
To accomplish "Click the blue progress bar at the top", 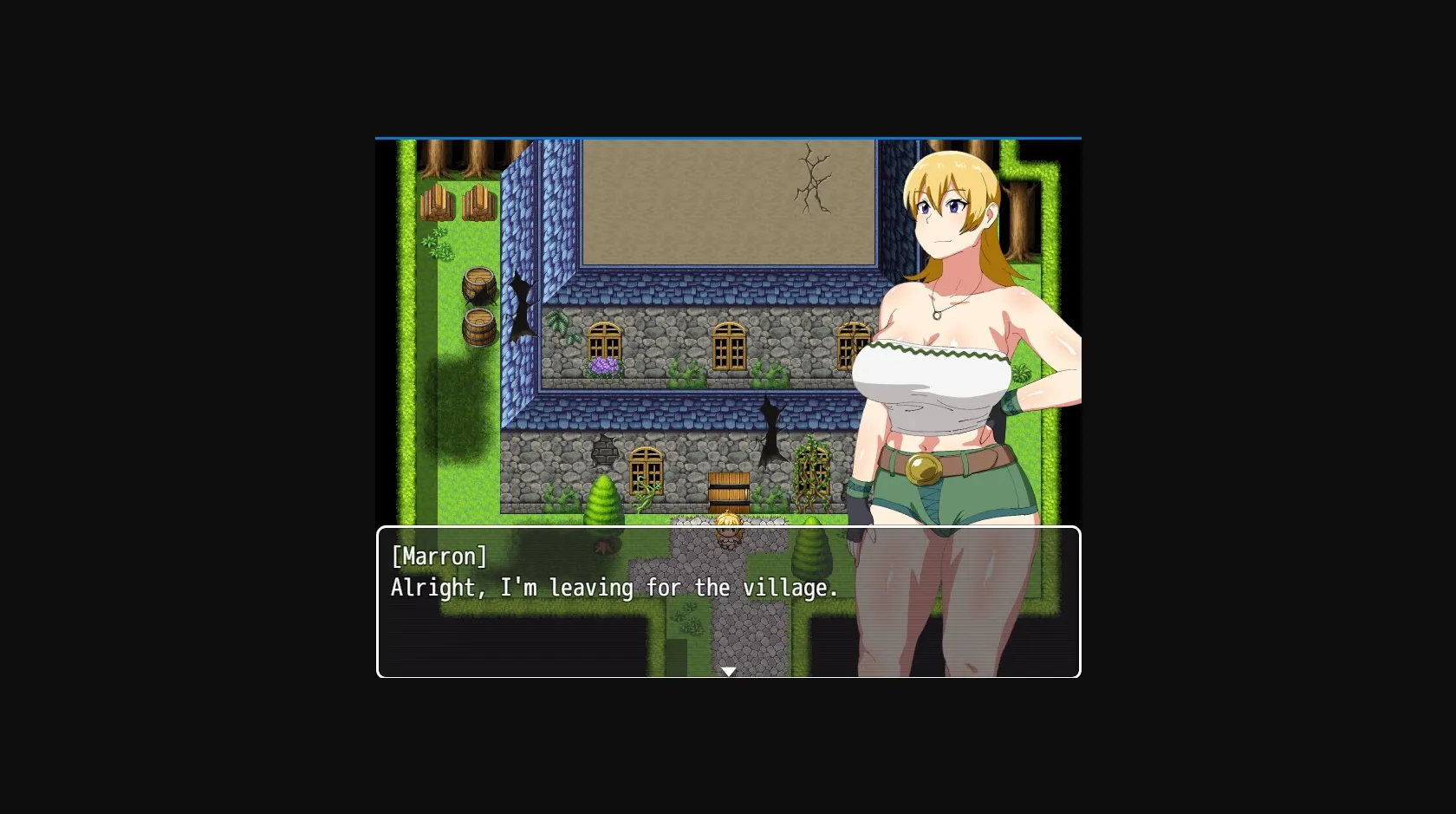I will pos(728,137).
